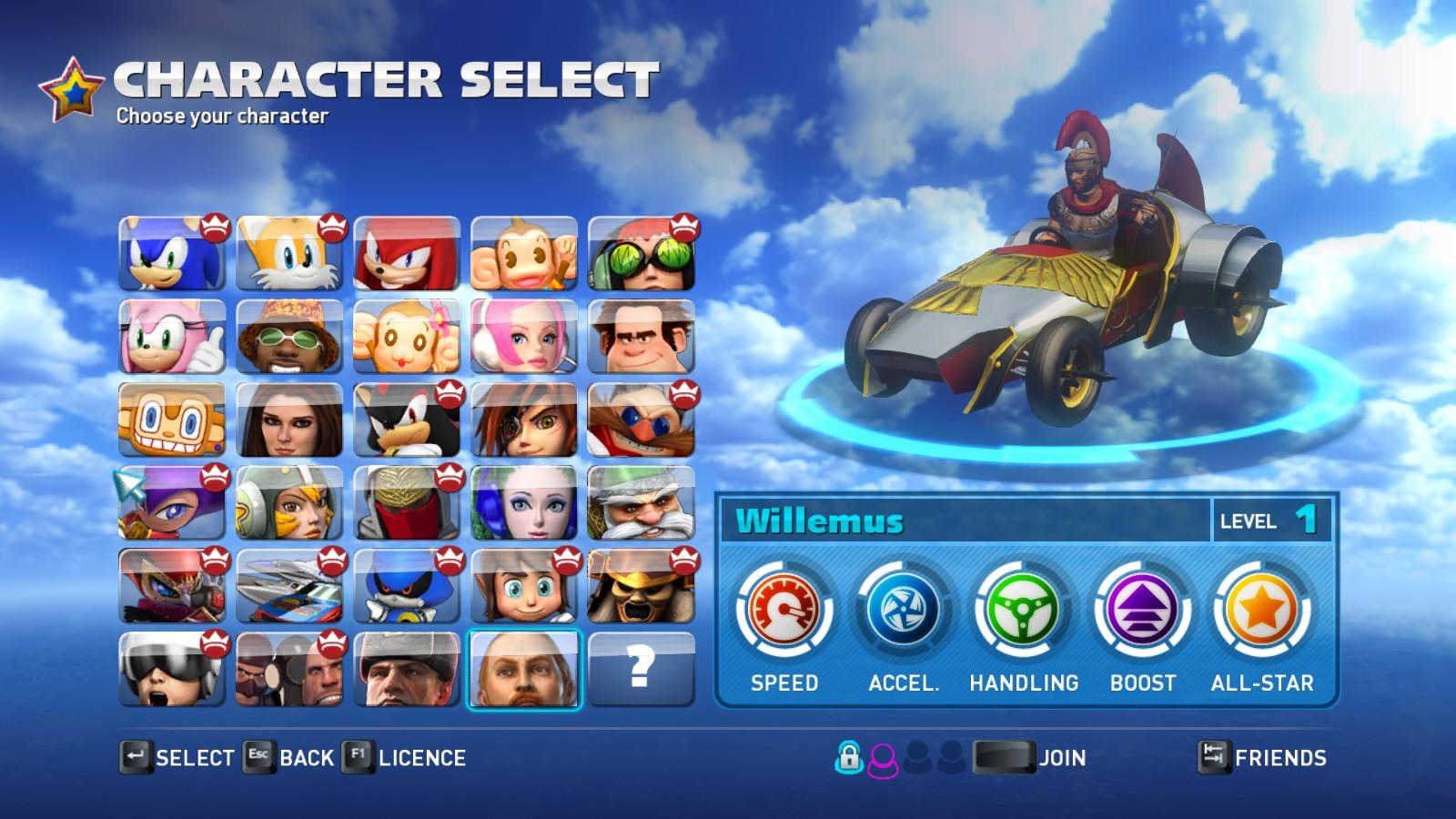
Task: Select Wreck-It Ralph portrait
Action: click(642, 337)
